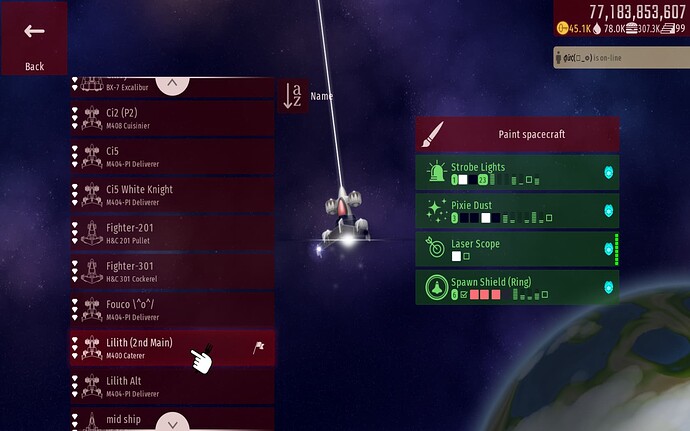The image size is (690, 431).
Task: Choose the Pixie Dust customization row
Action: click(x=517, y=210)
